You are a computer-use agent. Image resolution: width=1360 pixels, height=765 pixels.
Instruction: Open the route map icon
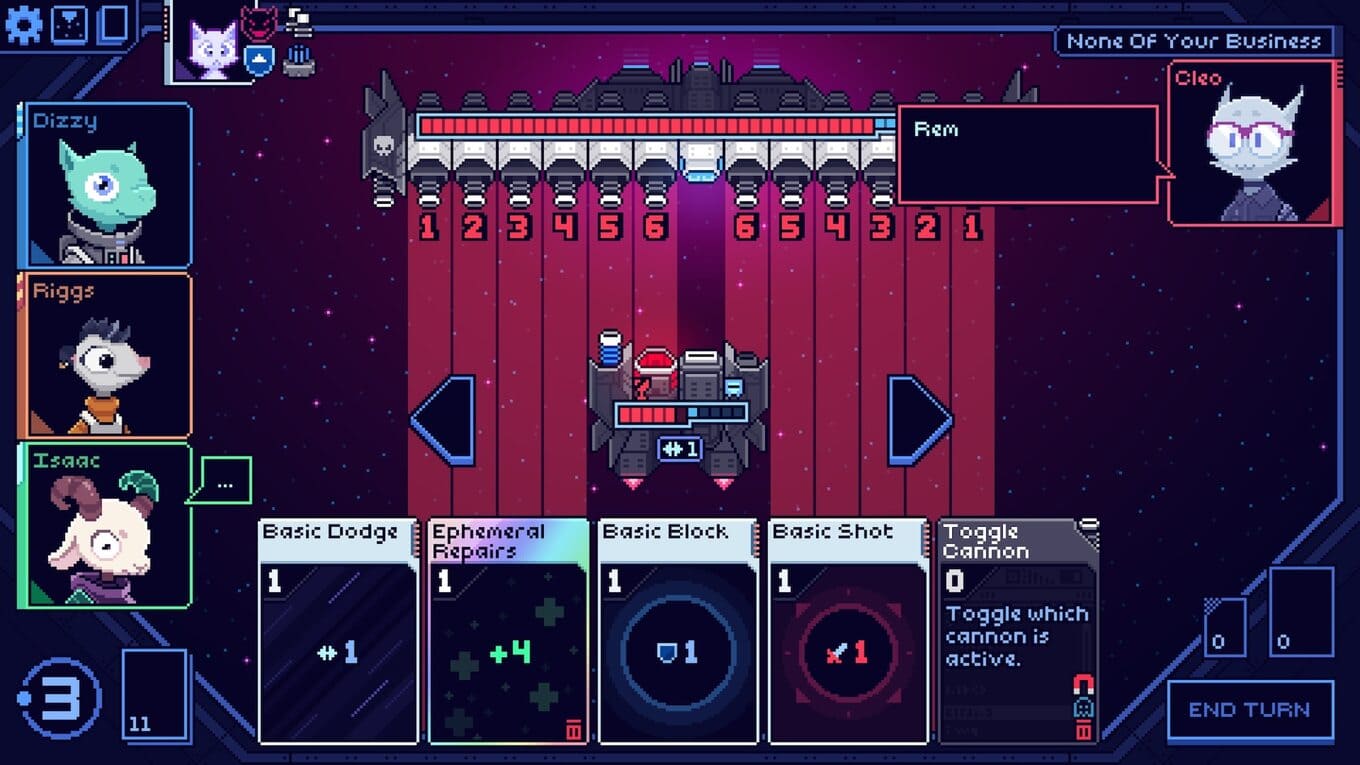(69, 24)
